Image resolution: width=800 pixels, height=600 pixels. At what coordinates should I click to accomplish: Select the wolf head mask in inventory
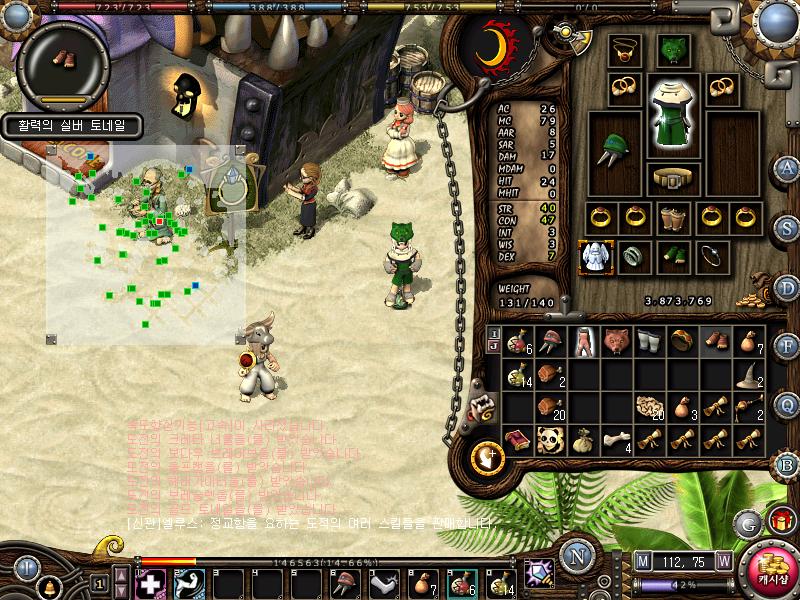click(x=616, y=340)
